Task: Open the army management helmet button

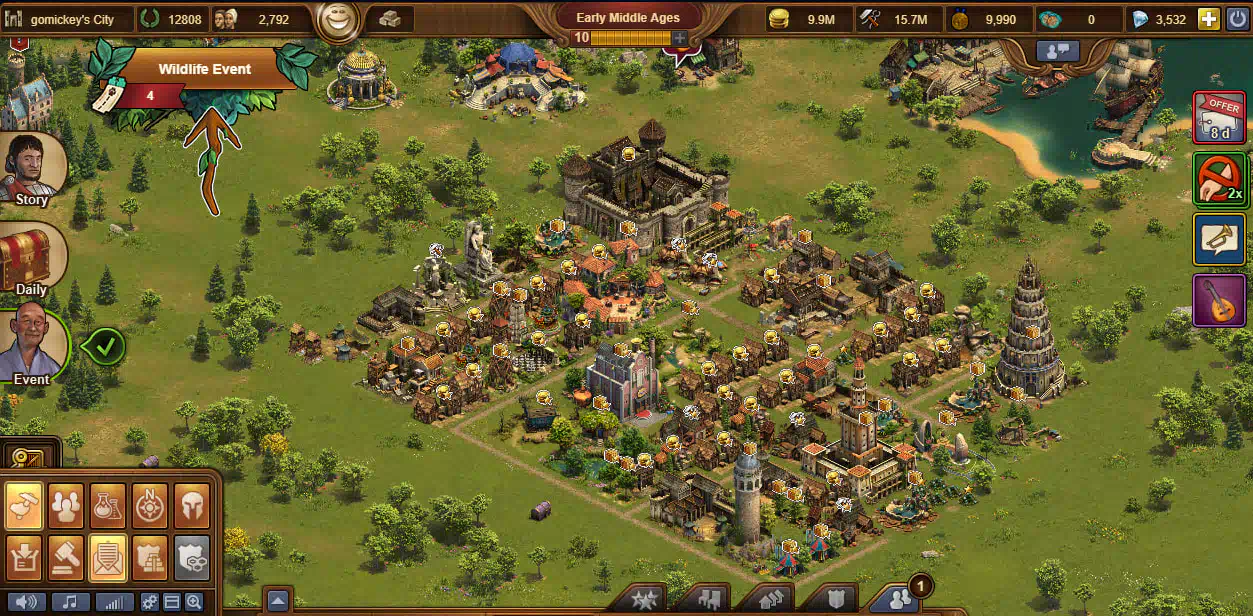Action: [192, 505]
